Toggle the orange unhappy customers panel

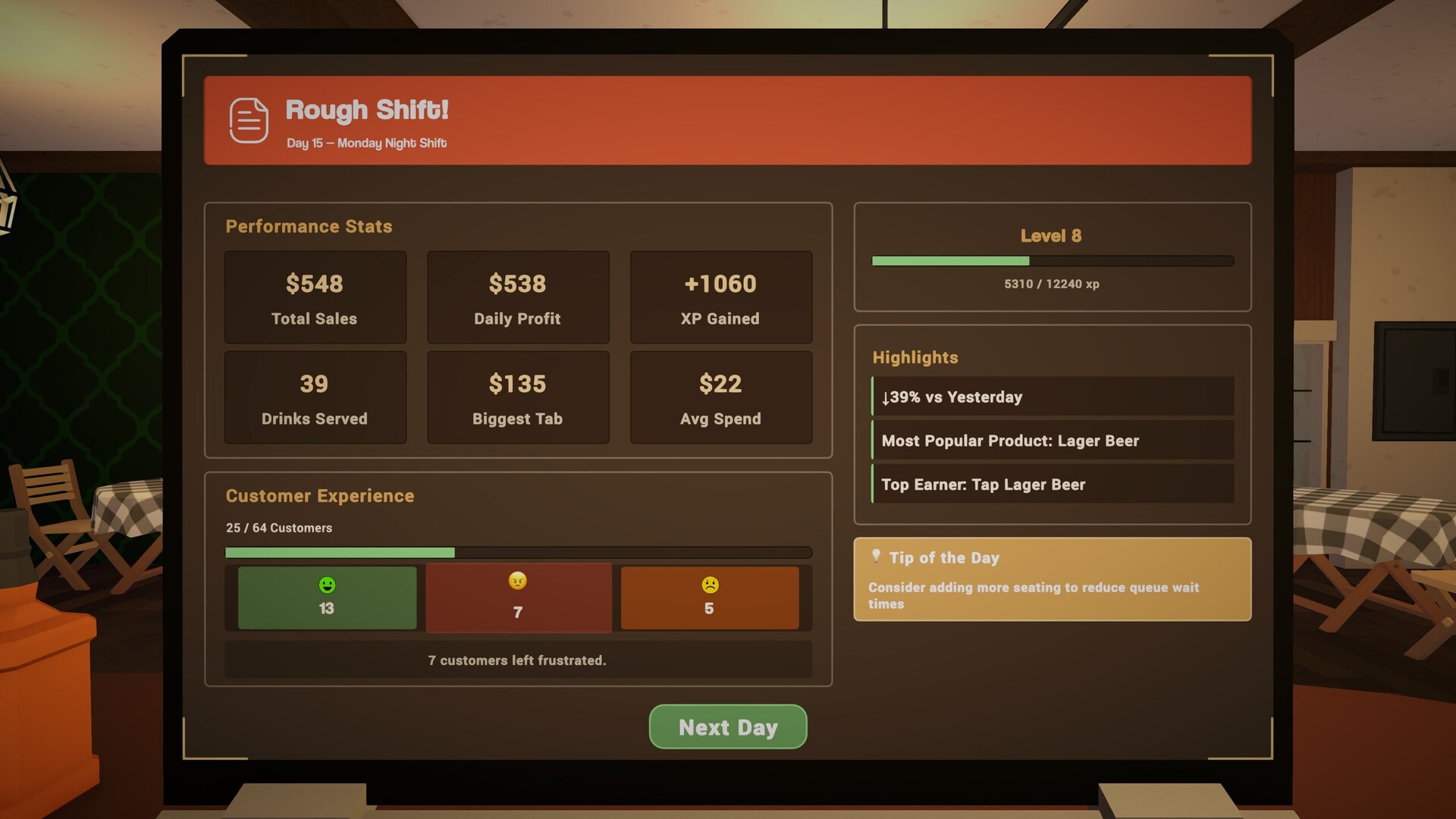709,597
